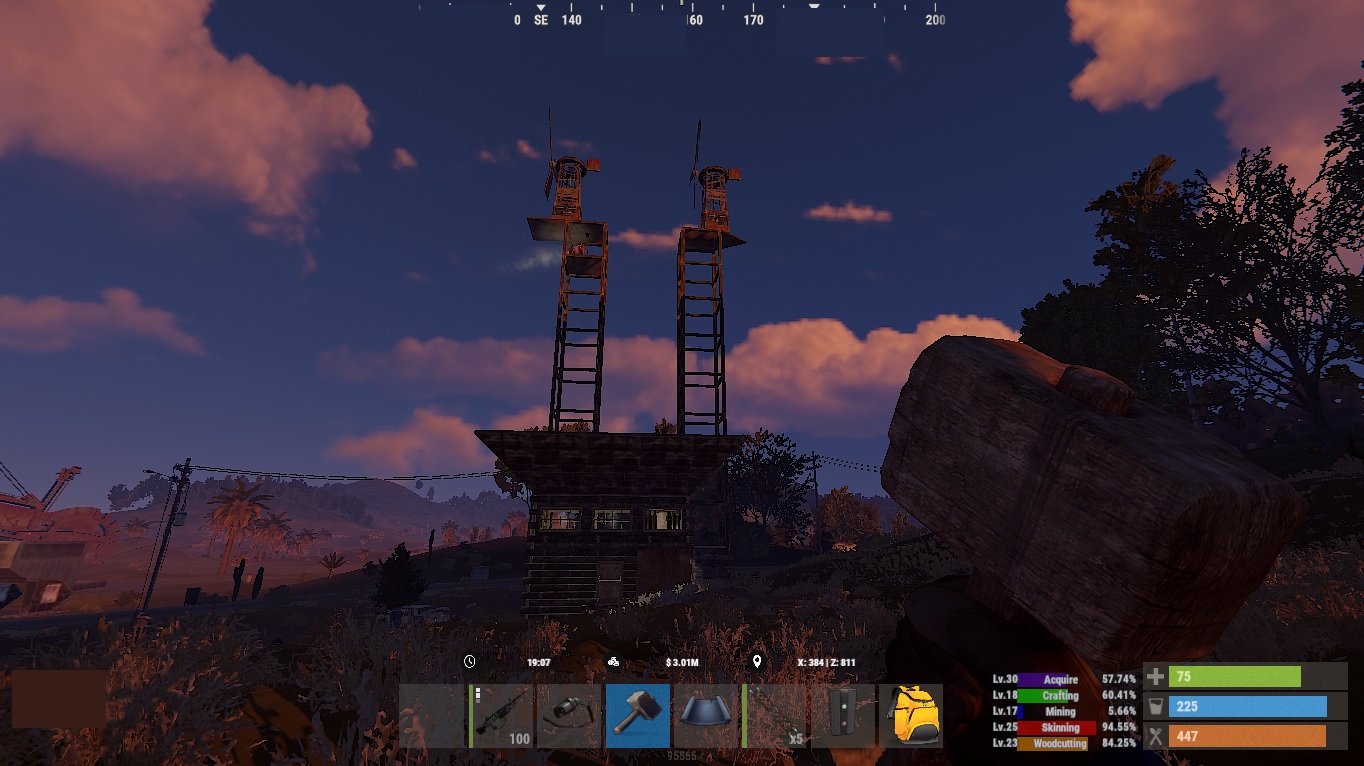Screen dimensions: 1364x766
Task: Pick the hotbar item stacked x5
Action: [x=775, y=715]
